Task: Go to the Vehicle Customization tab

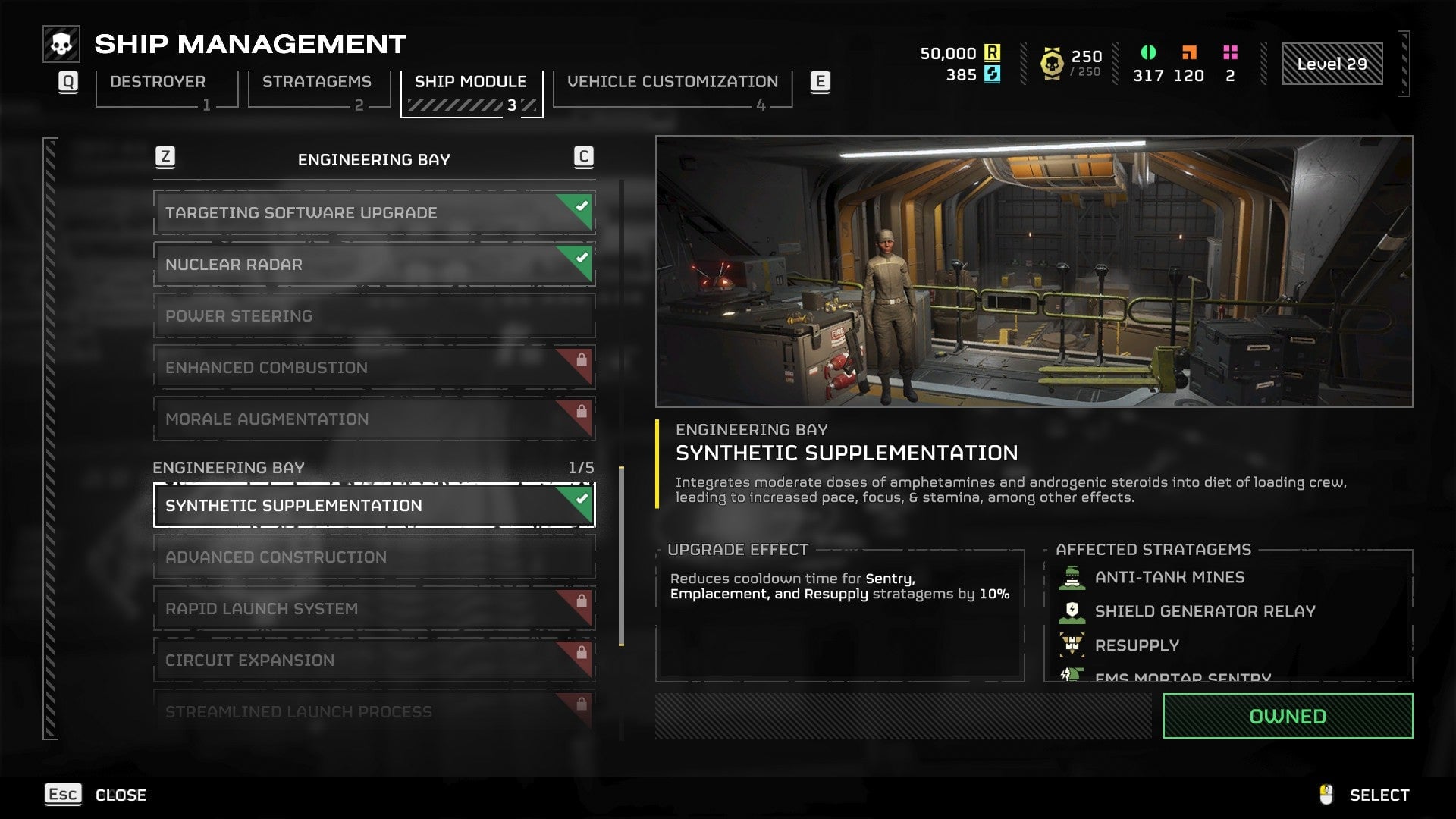Action: coord(672,82)
